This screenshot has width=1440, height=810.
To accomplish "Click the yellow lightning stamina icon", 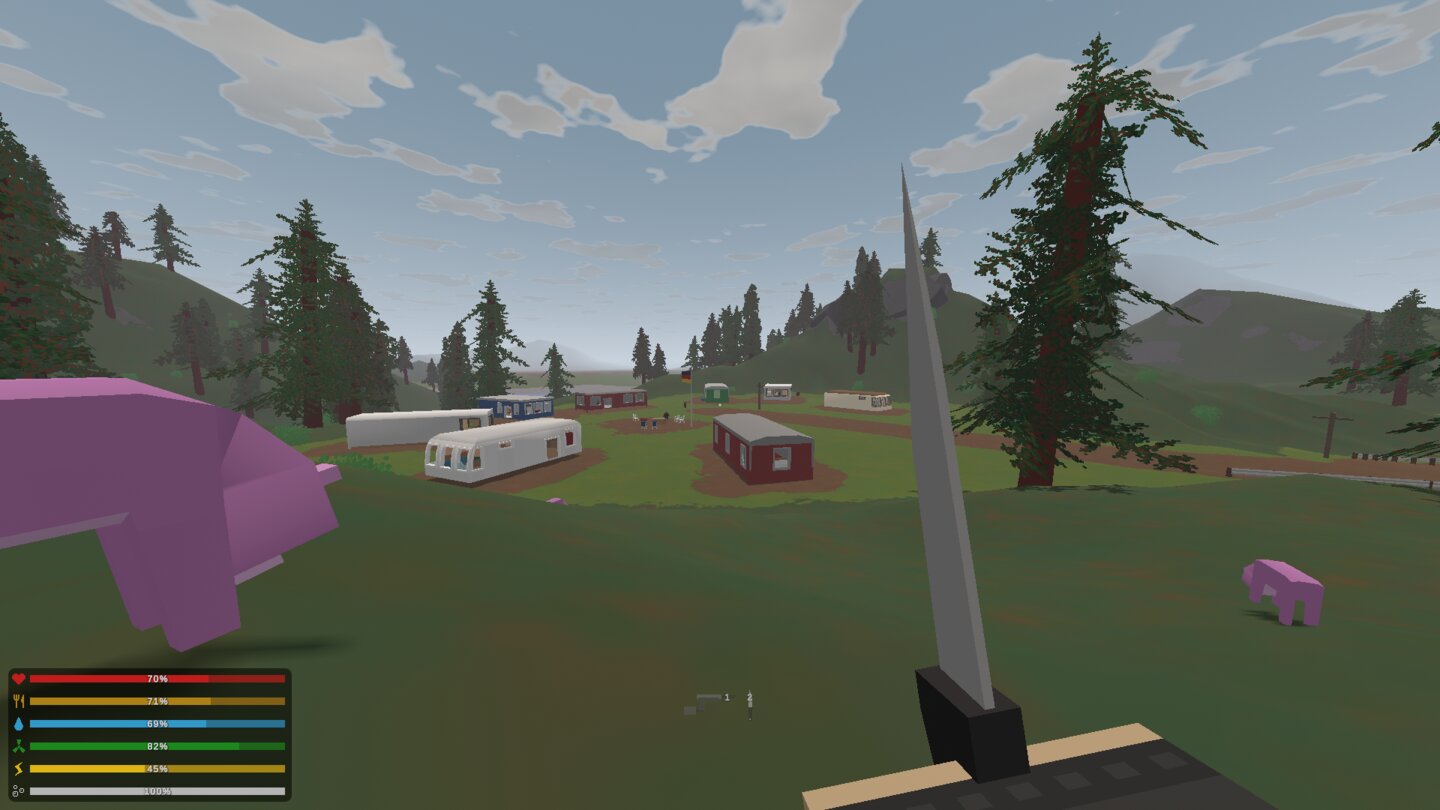I will (18, 768).
